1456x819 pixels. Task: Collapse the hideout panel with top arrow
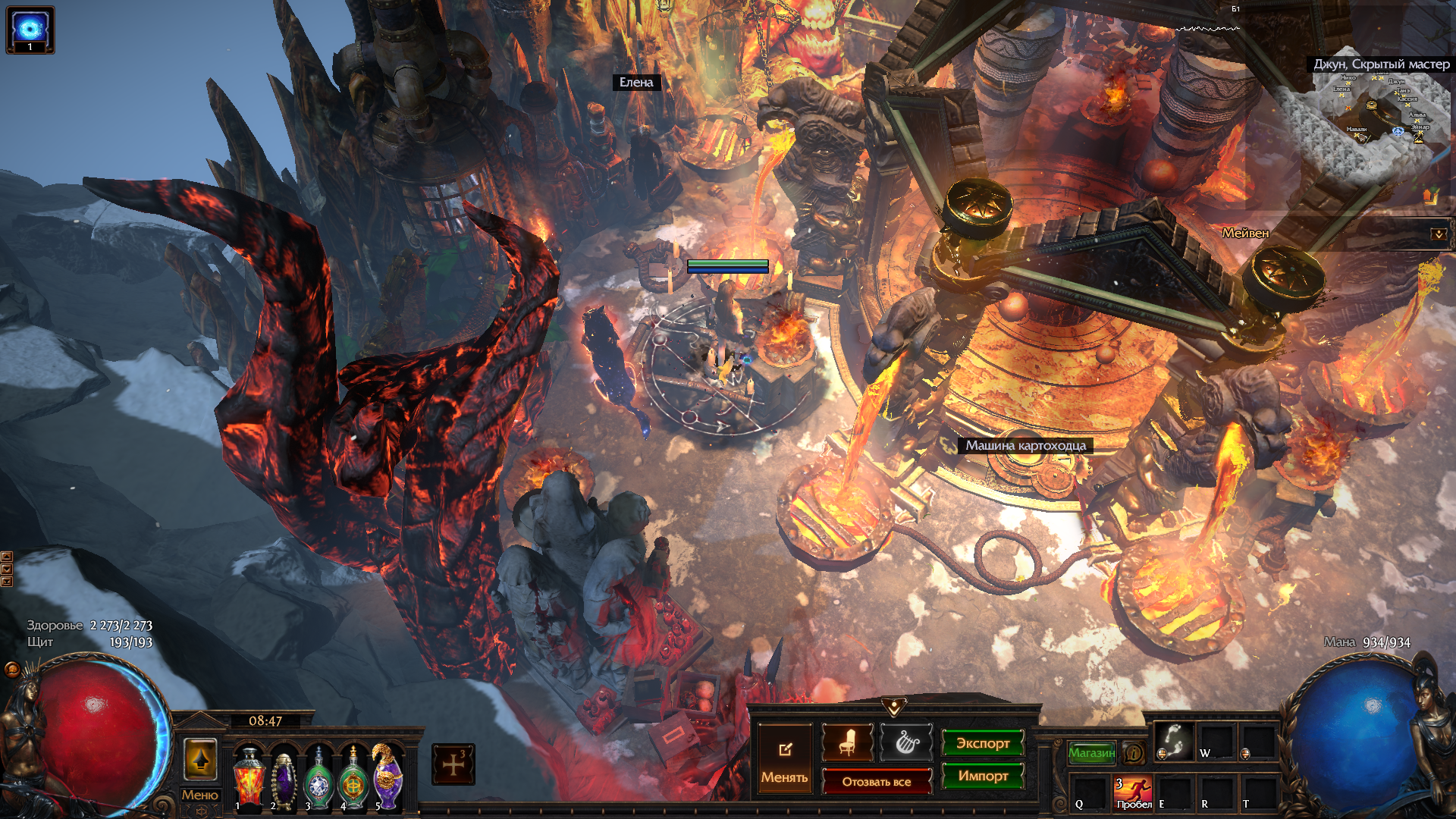coord(894,708)
